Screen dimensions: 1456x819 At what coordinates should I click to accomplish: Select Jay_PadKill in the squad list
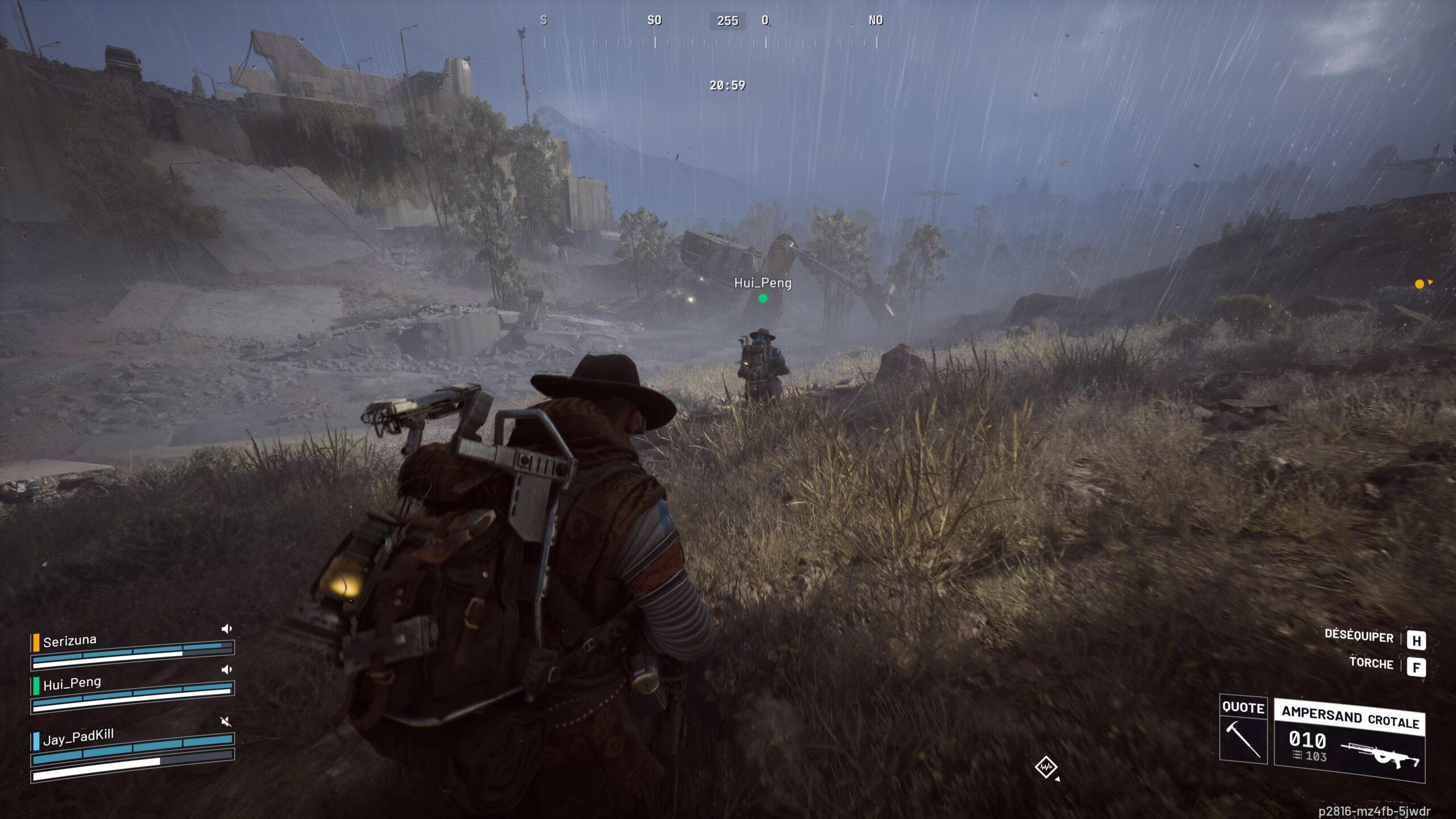78,737
